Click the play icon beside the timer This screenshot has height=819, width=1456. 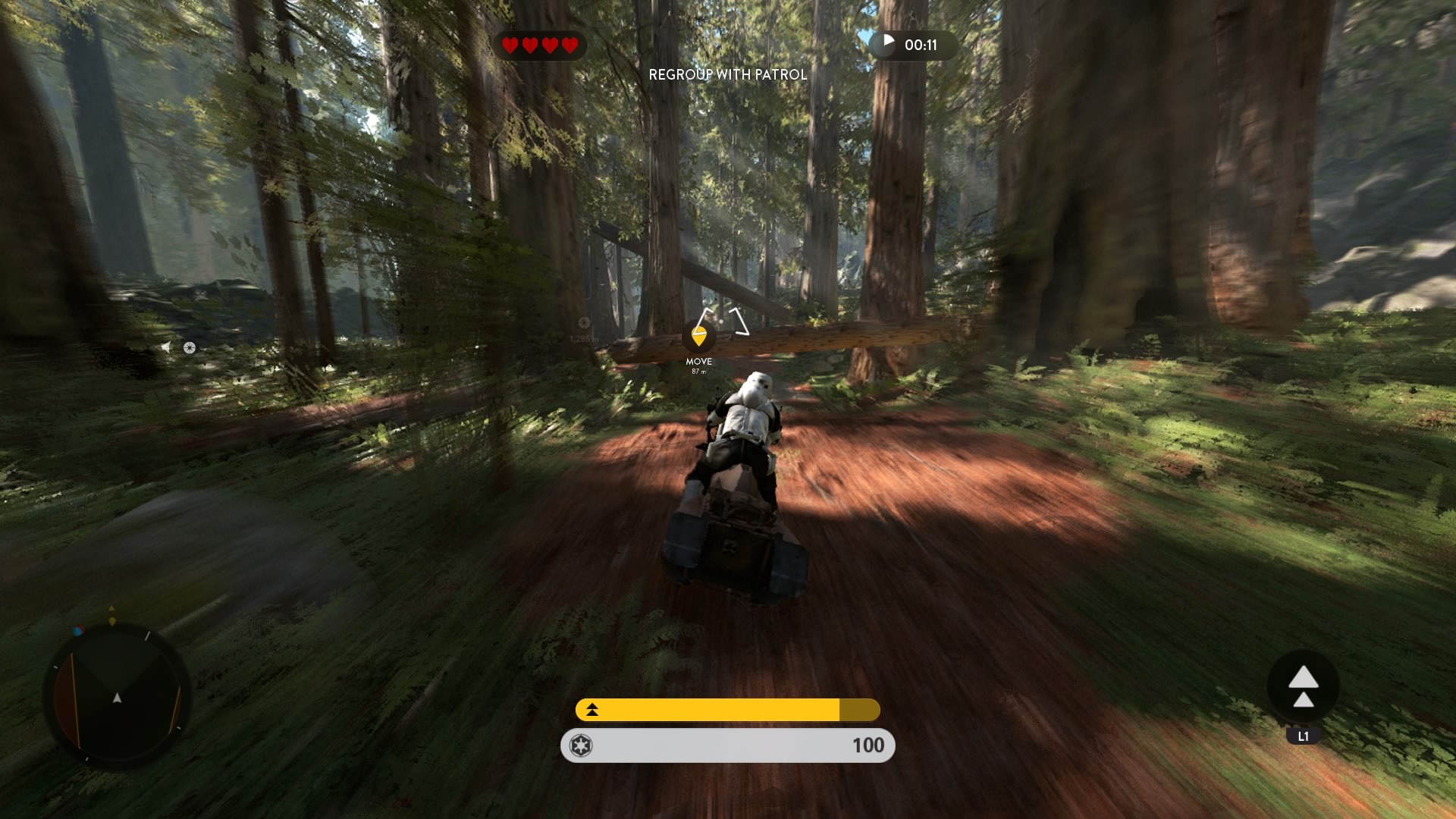[887, 45]
